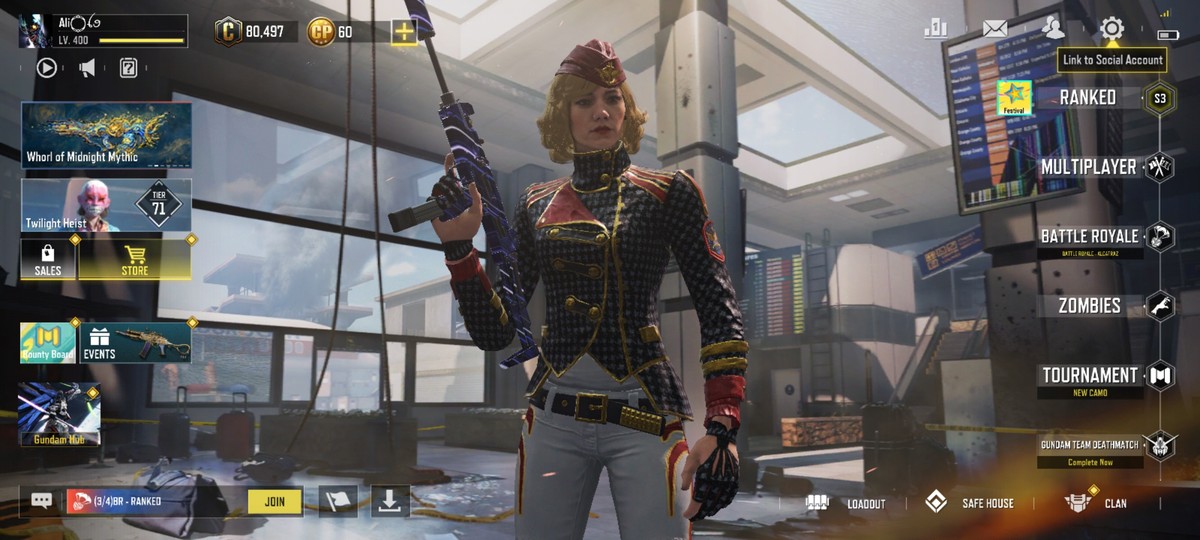The image size is (1200, 540).
Task: Enter the Zombies mode
Action: pyautogui.click(x=1089, y=306)
